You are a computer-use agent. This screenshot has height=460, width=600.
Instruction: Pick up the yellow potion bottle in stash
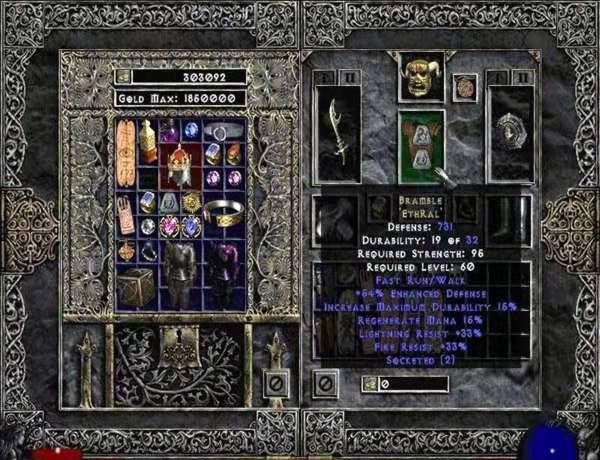[147, 138]
